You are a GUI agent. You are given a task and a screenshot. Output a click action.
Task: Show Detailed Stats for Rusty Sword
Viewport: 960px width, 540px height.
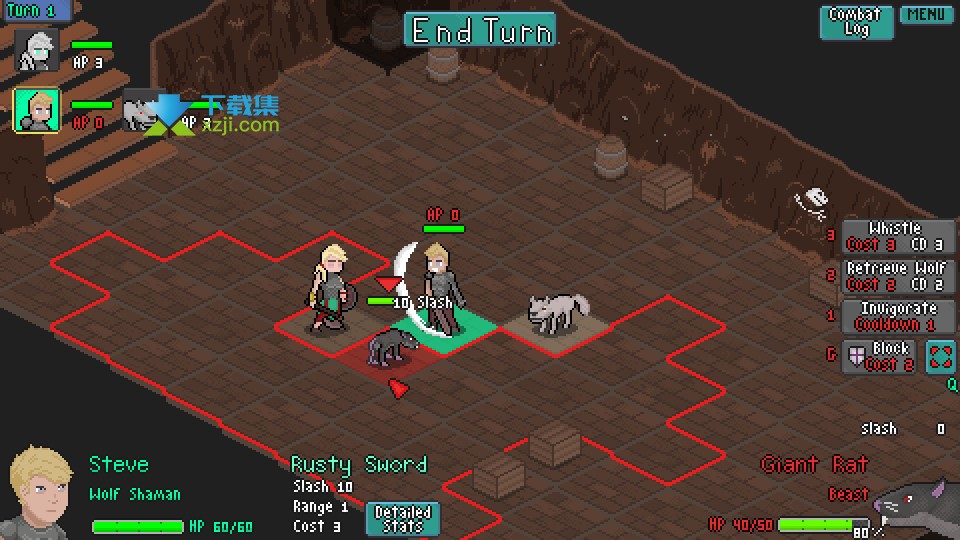402,518
